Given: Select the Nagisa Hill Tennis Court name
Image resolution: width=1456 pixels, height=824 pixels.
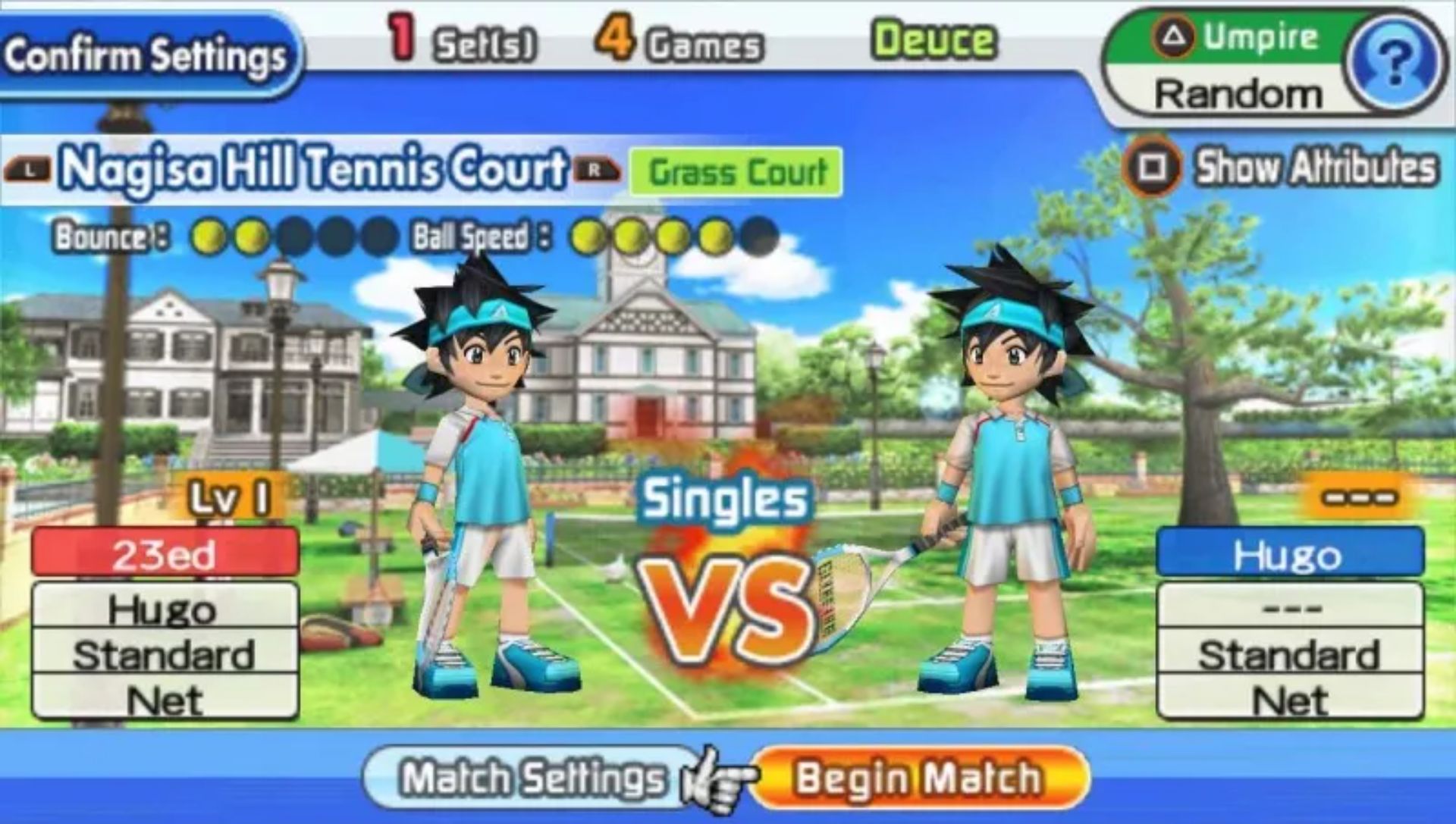Looking at the screenshot, I should [x=312, y=168].
